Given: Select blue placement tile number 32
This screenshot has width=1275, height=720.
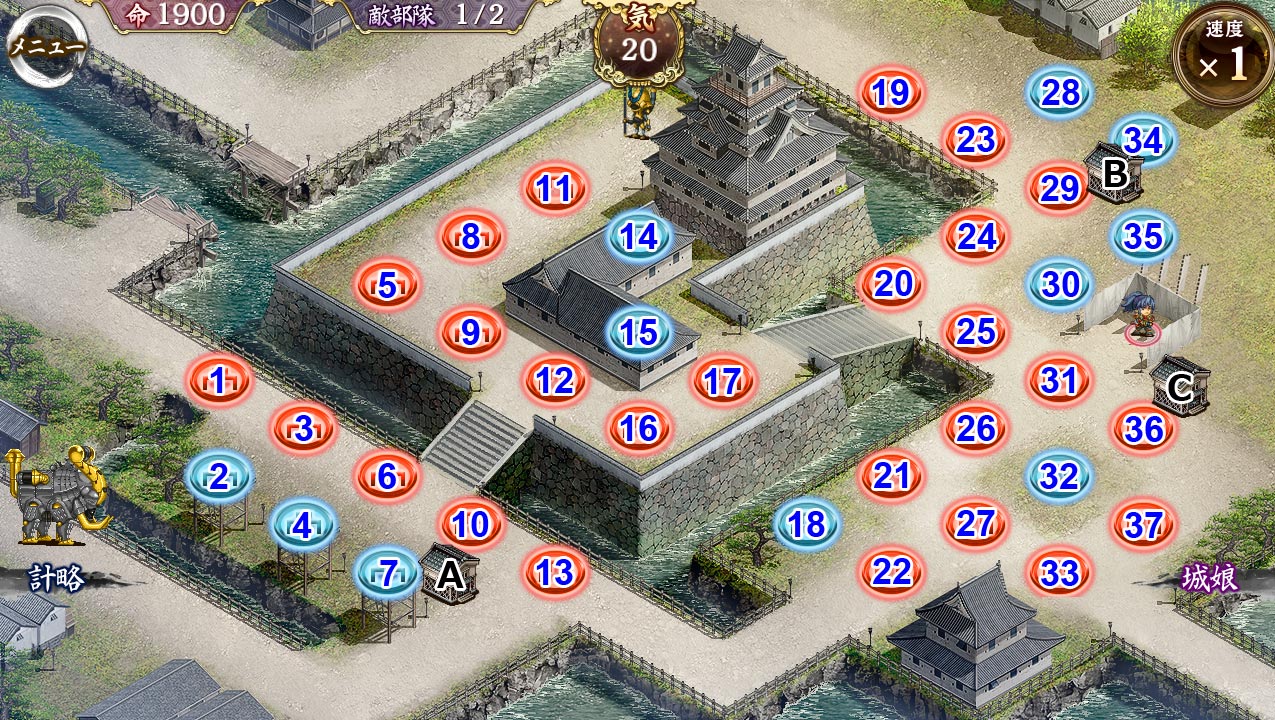Looking at the screenshot, I should tap(1060, 476).
